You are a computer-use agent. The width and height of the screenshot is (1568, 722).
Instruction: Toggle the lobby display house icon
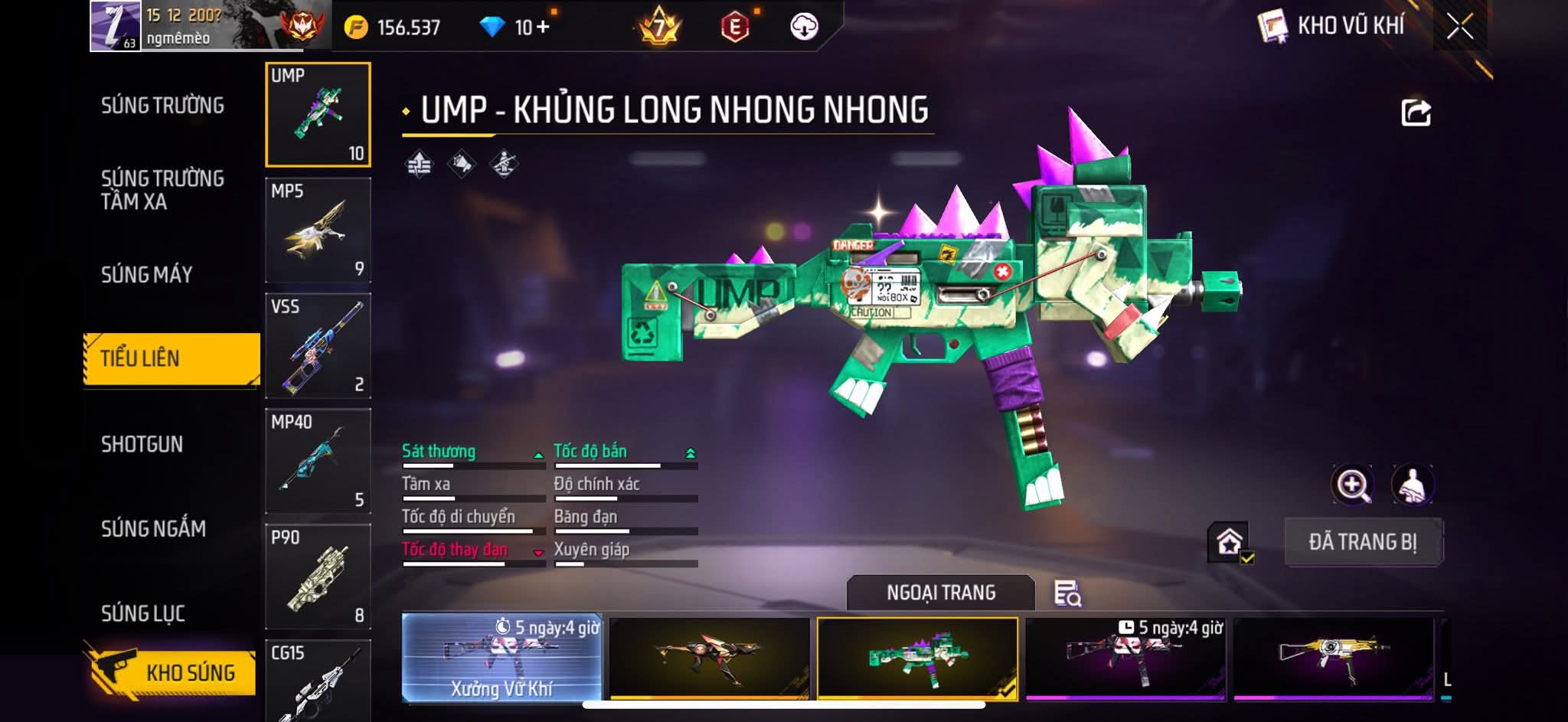[1230, 542]
